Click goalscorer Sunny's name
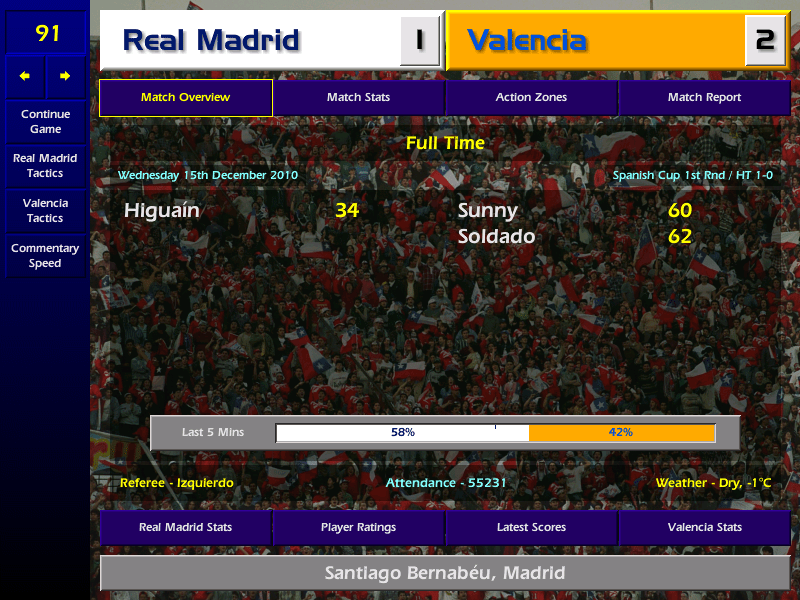 tap(488, 211)
